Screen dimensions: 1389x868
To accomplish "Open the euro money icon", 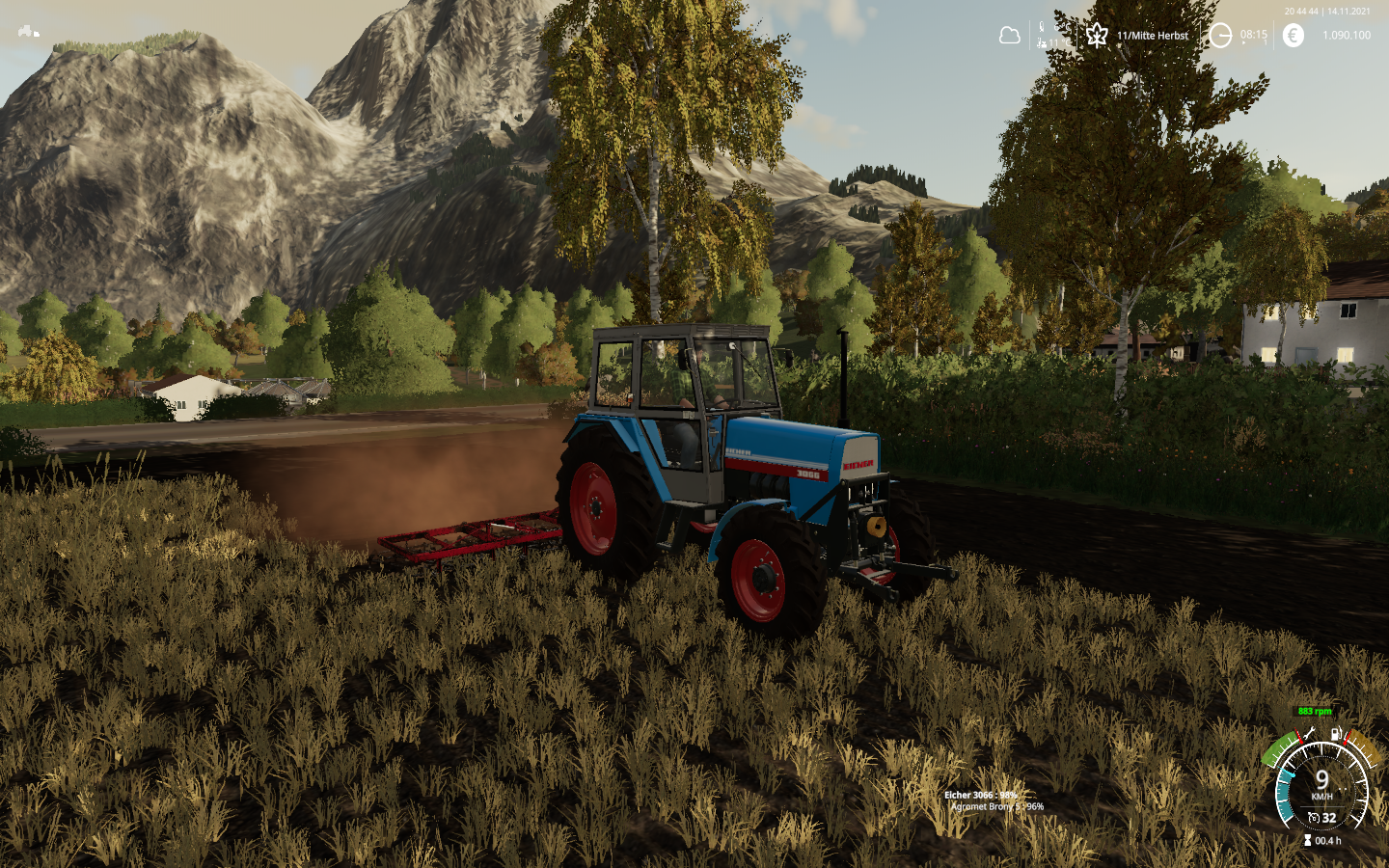I will [1294, 36].
